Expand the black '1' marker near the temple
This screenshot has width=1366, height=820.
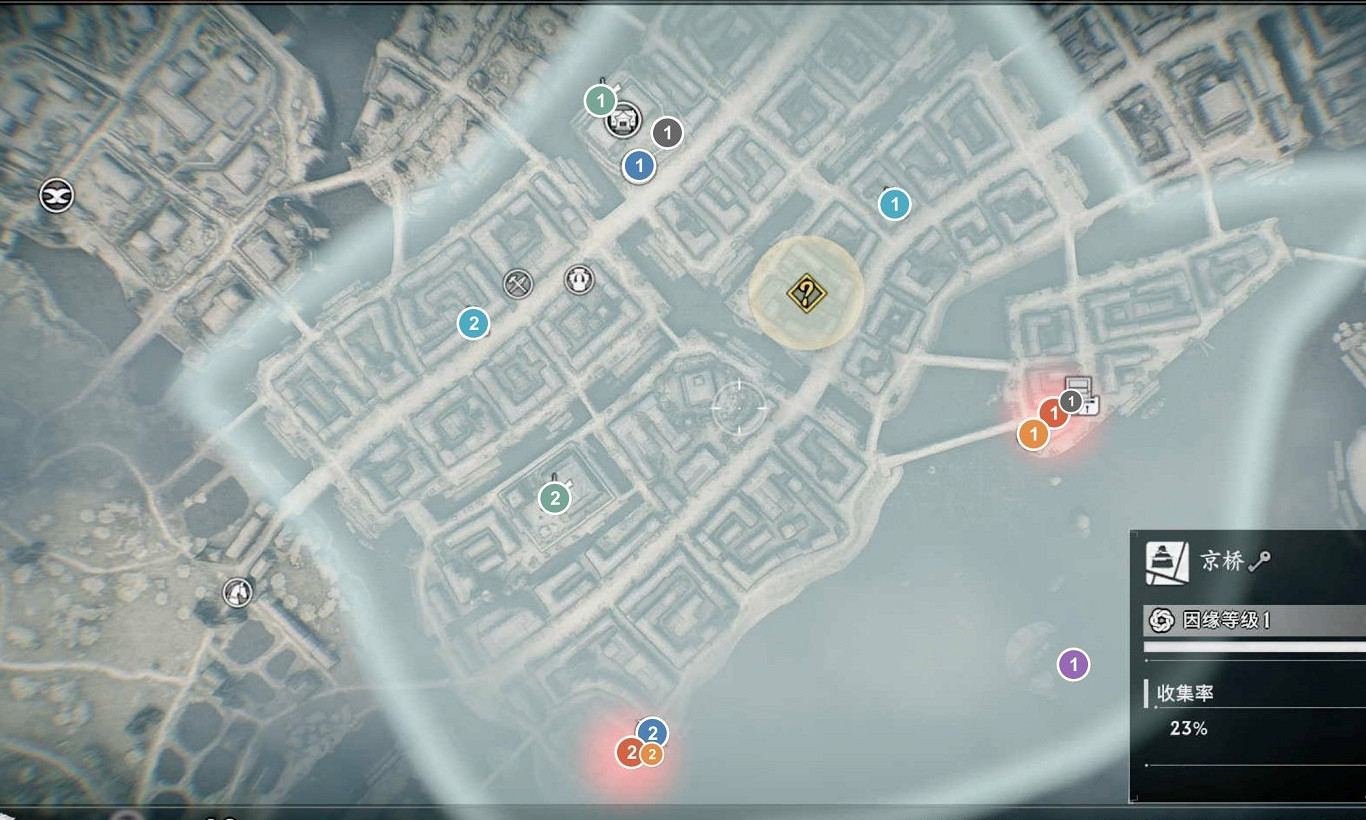pyautogui.click(x=665, y=130)
